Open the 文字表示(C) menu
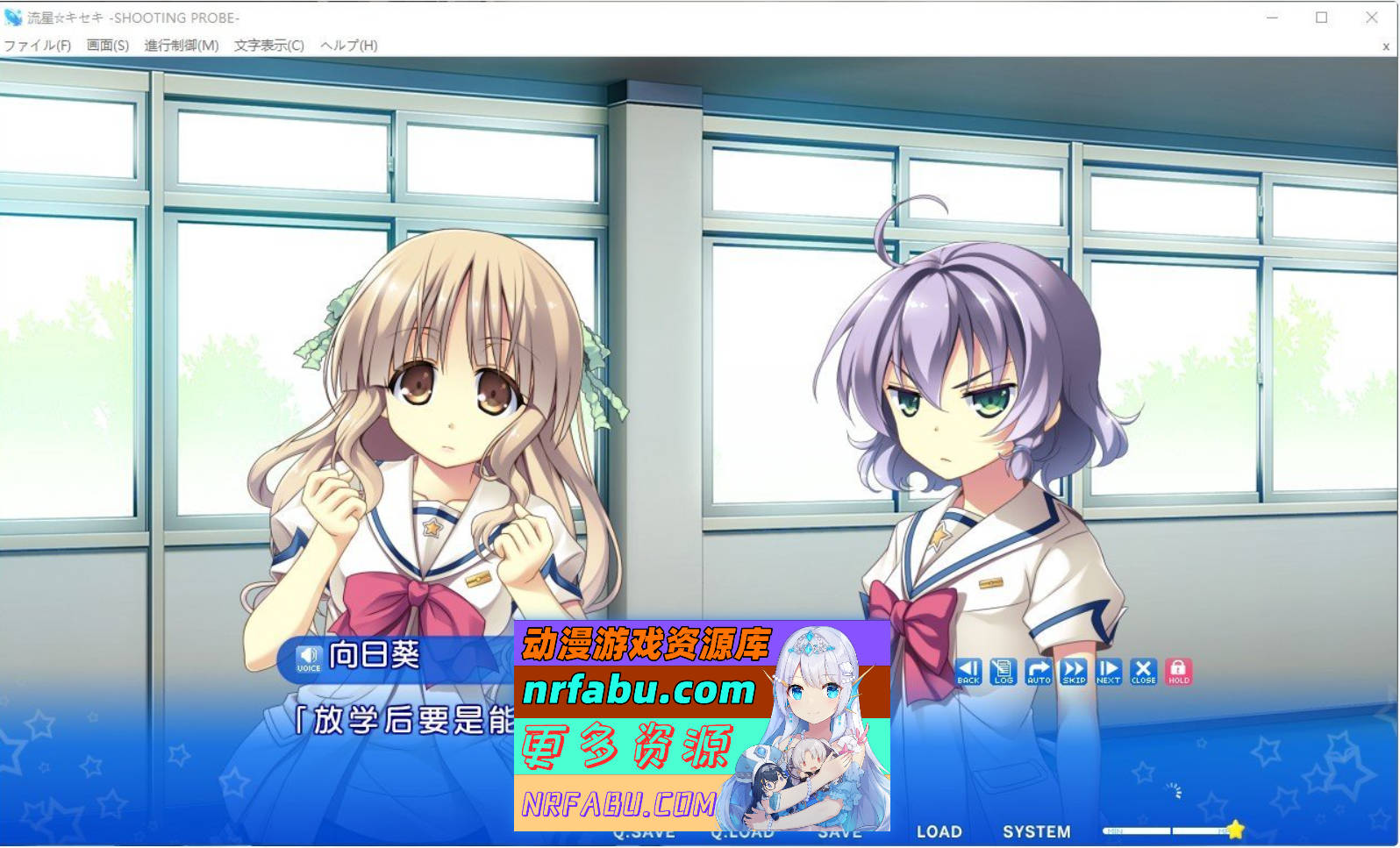This screenshot has height=848, width=1400. (x=268, y=44)
